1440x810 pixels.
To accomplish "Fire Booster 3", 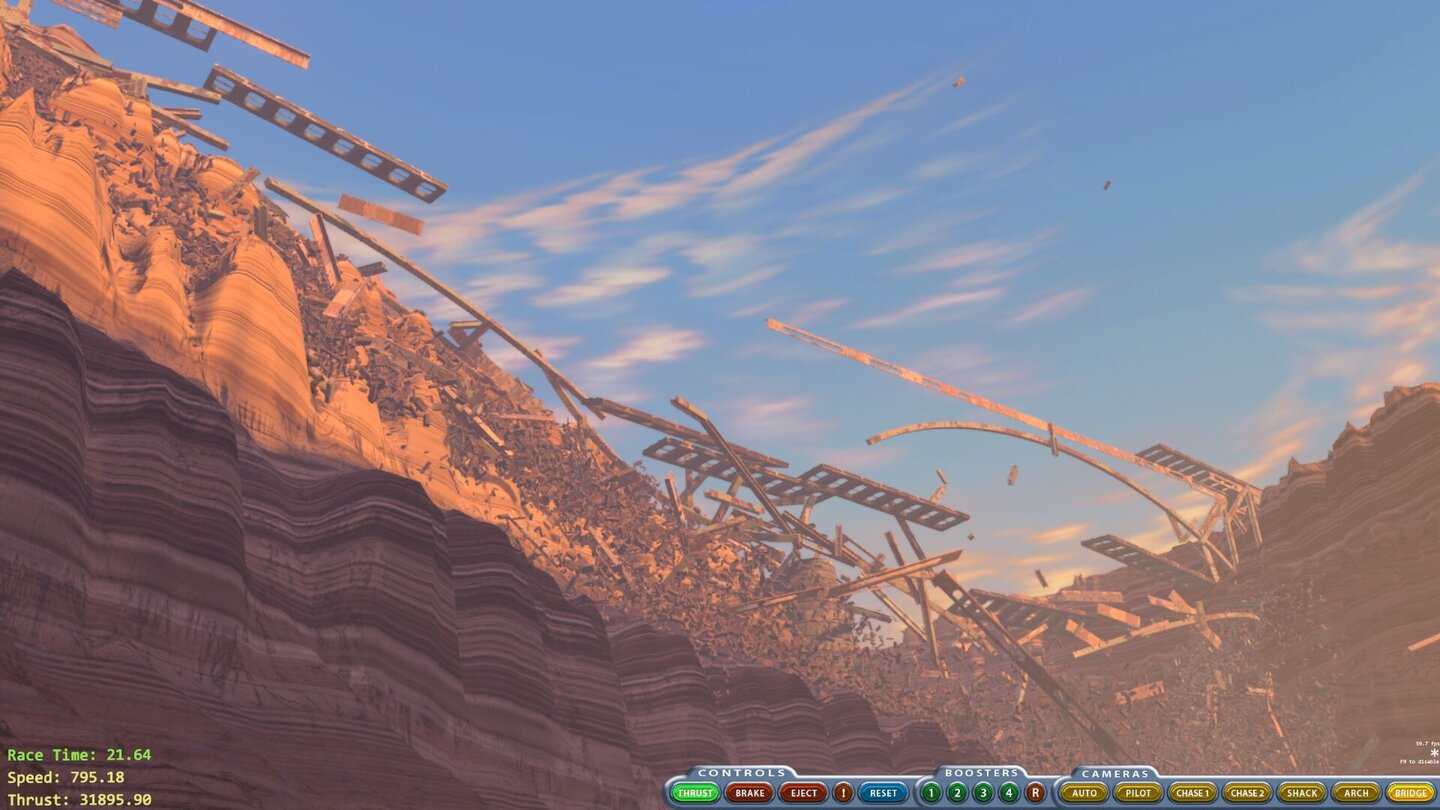I will coord(983,793).
